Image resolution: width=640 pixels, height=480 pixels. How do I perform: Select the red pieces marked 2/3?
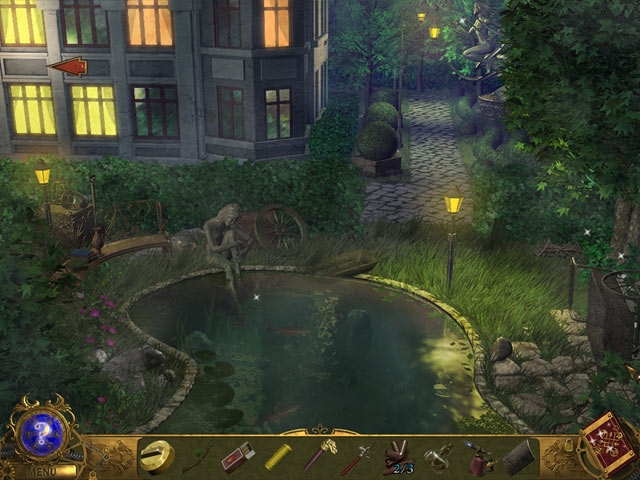click(x=398, y=457)
